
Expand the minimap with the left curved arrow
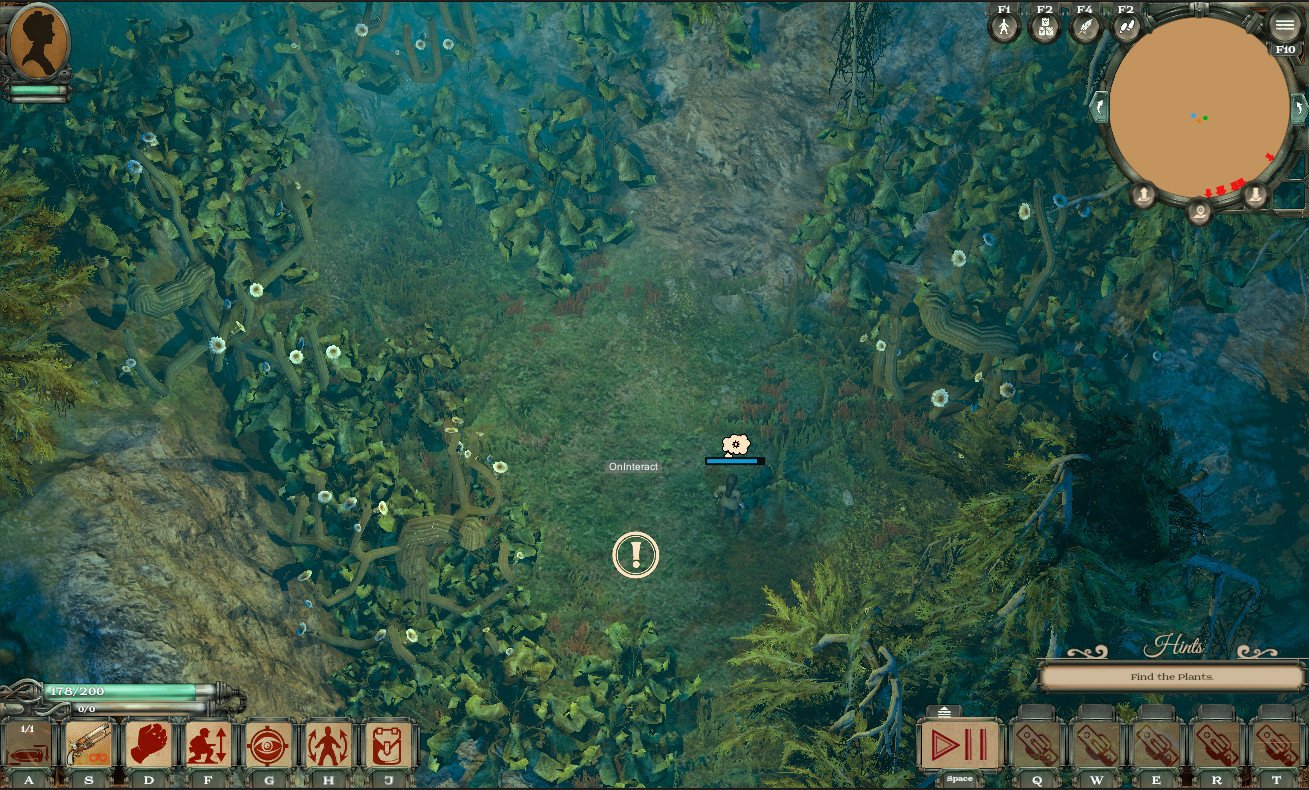(1099, 108)
